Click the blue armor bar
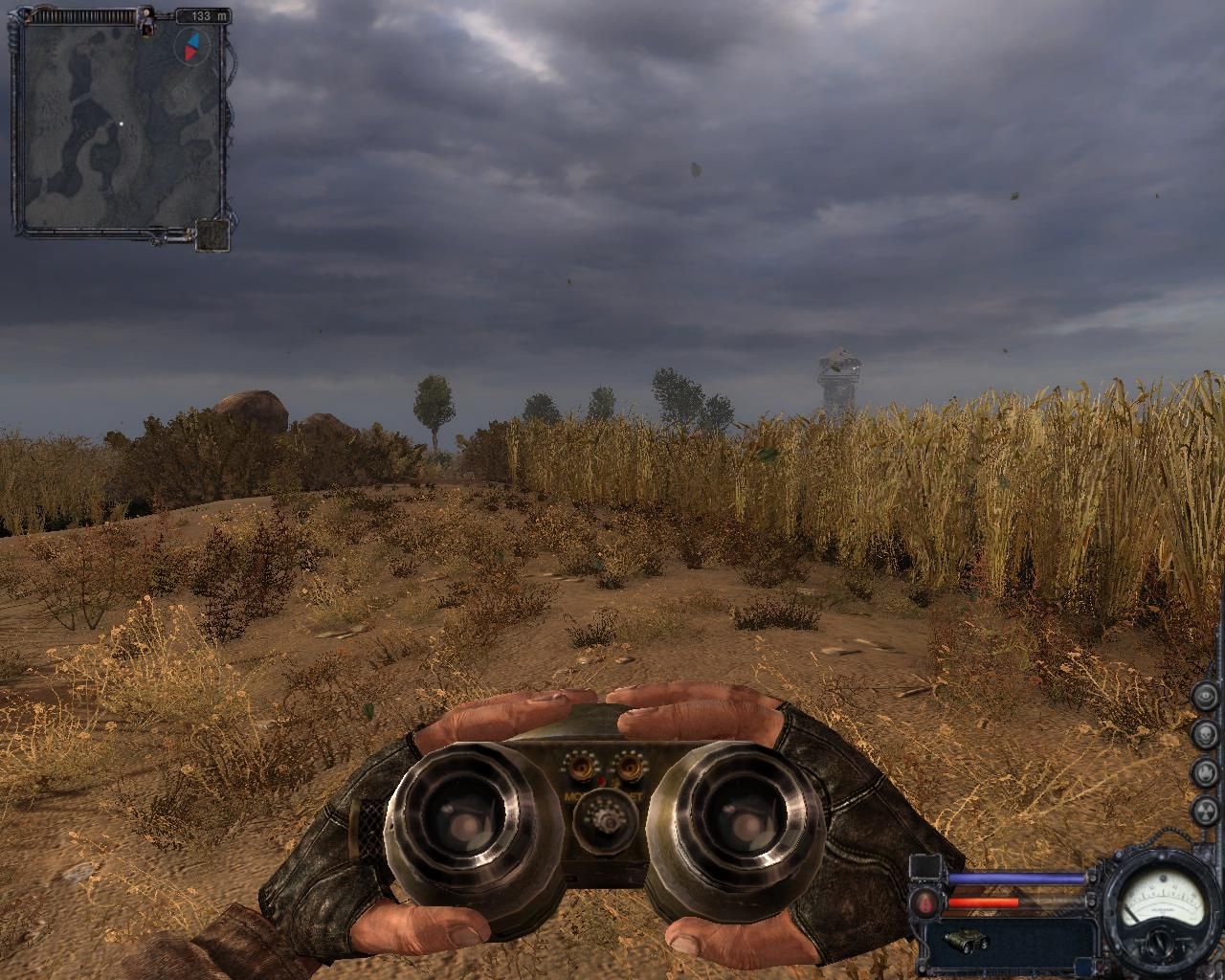 tap(1014, 877)
